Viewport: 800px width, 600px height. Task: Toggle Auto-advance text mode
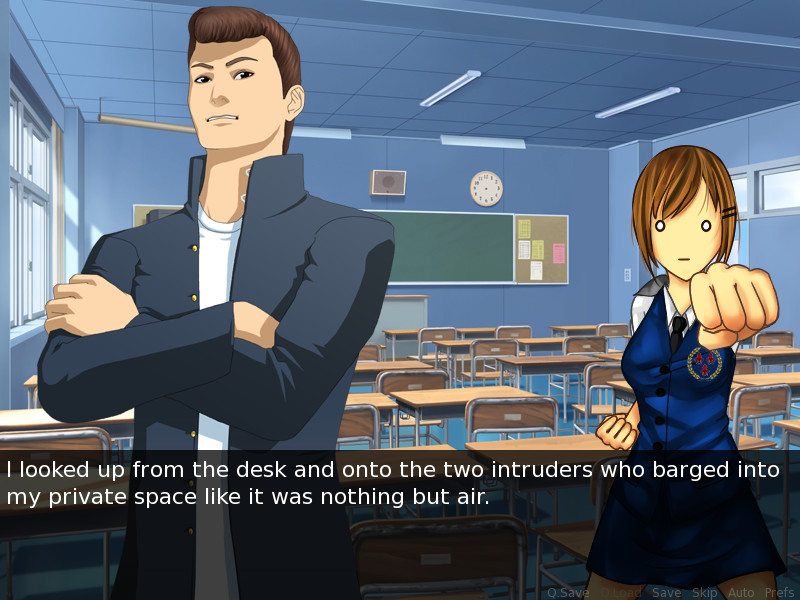click(x=741, y=593)
